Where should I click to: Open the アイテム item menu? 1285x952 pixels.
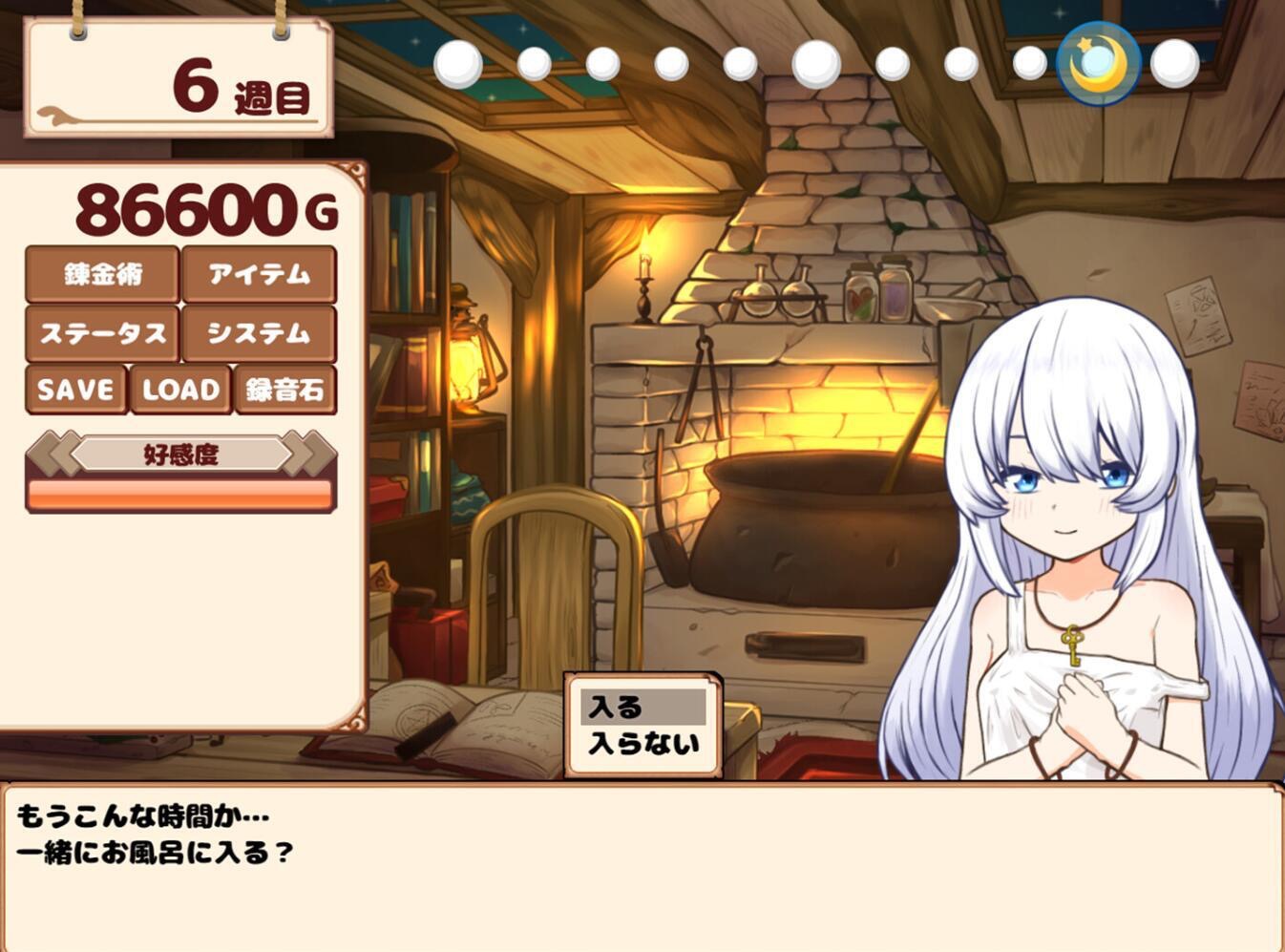point(260,276)
